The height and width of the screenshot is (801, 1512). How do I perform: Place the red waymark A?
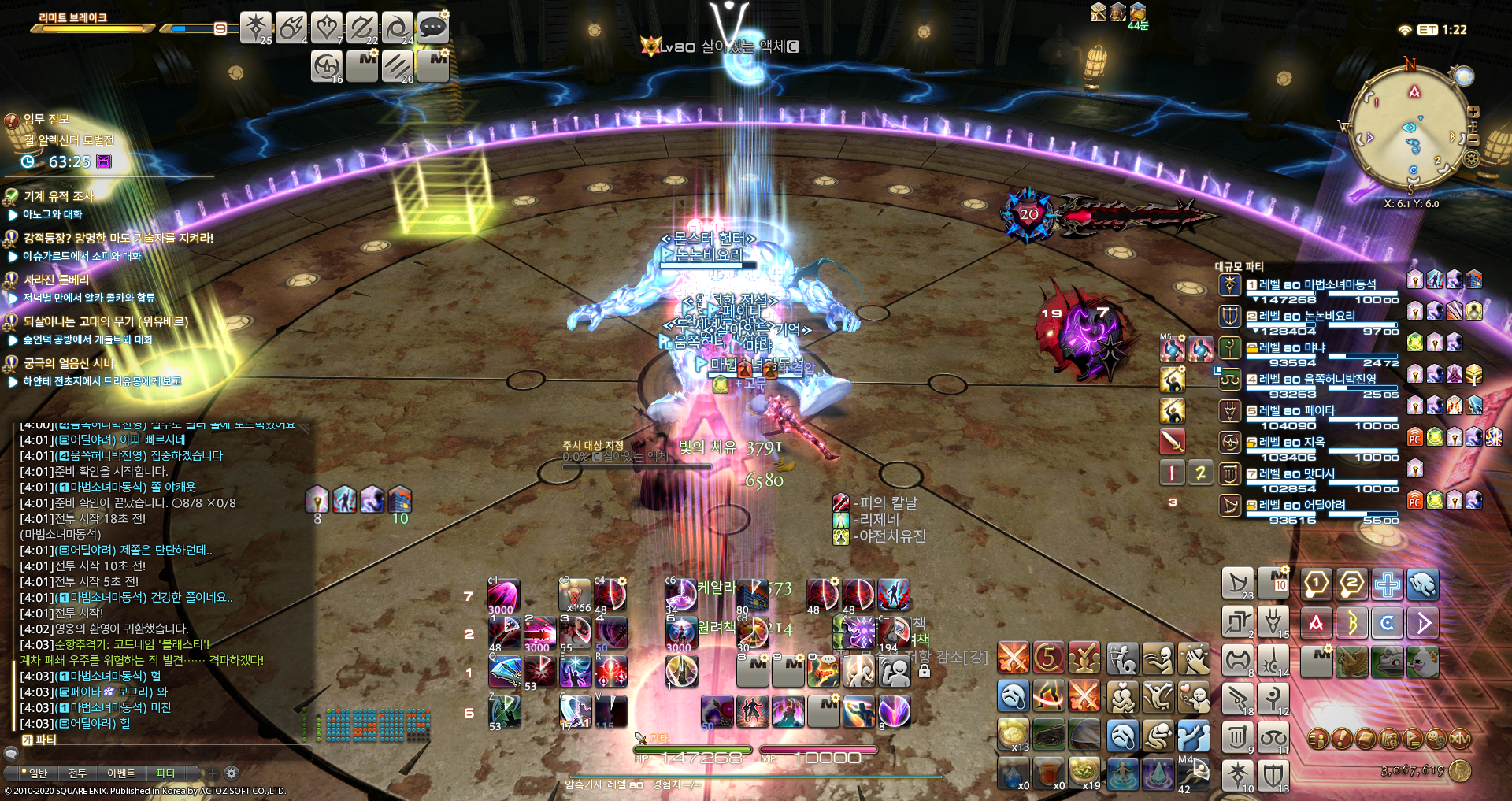click(1316, 623)
